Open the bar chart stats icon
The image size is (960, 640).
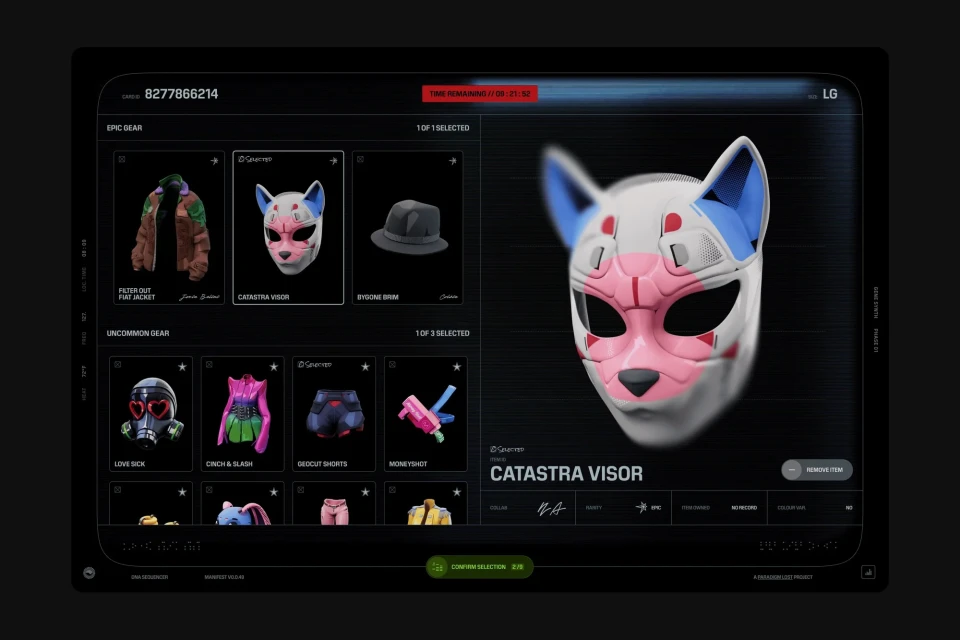point(868,573)
